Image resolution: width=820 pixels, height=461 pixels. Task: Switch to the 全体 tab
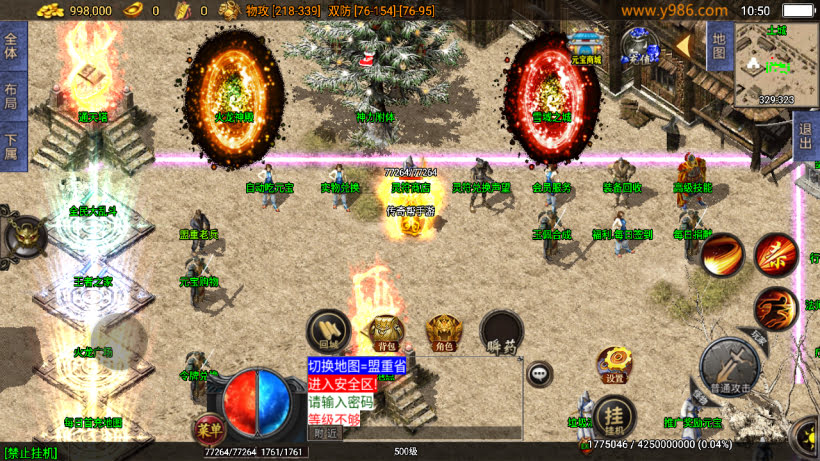(11, 46)
